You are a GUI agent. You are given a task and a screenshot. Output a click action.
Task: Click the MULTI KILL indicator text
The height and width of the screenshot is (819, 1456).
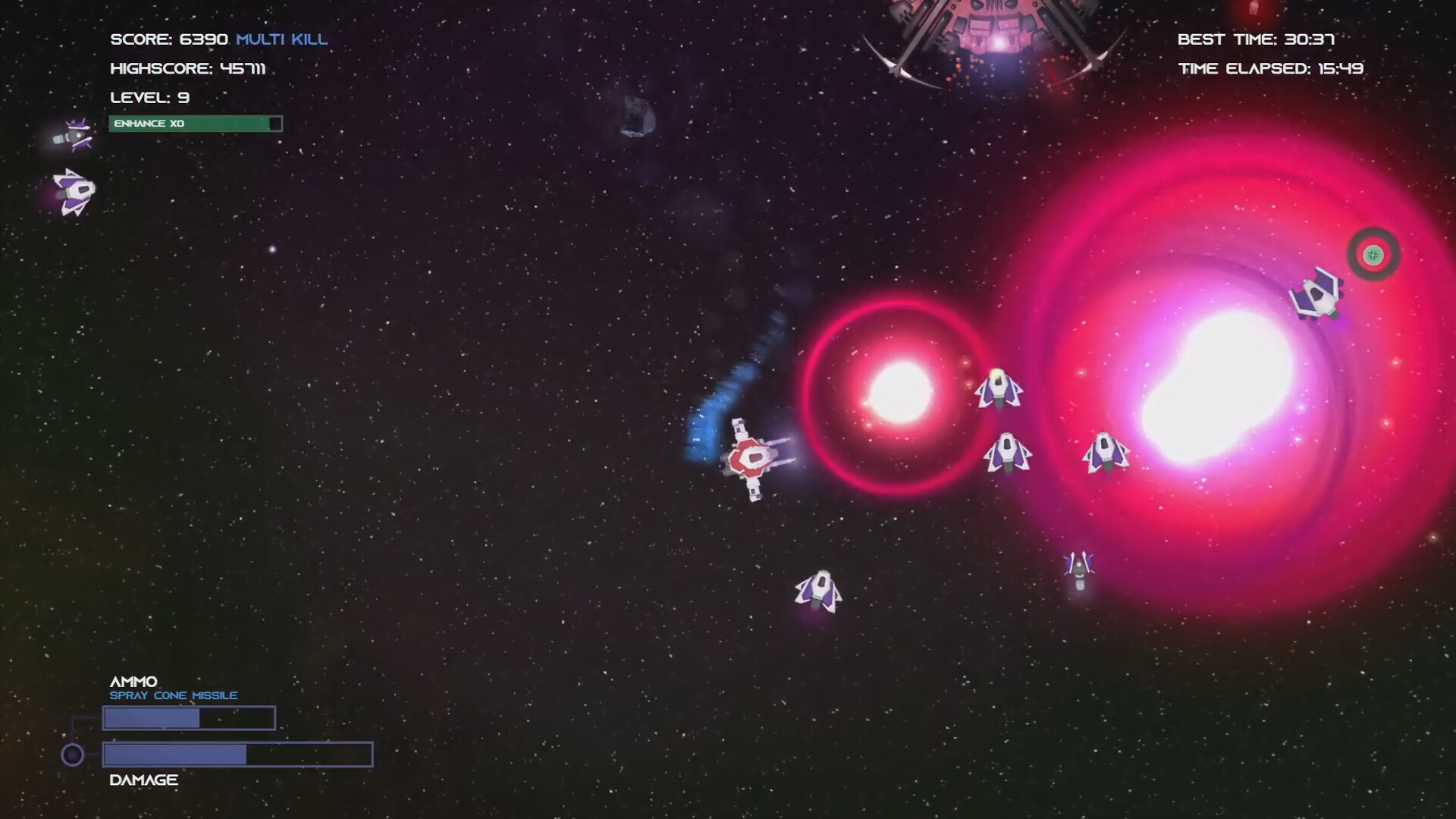click(281, 39)
